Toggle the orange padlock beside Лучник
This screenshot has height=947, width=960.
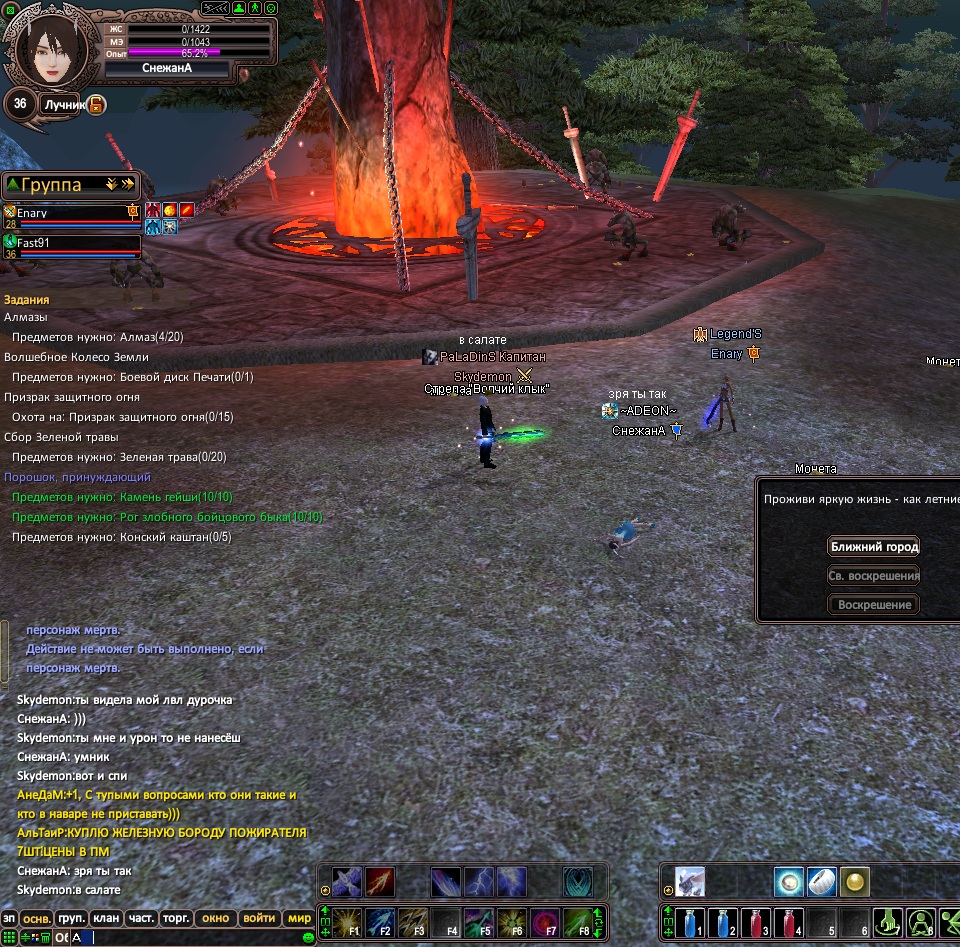96,104
